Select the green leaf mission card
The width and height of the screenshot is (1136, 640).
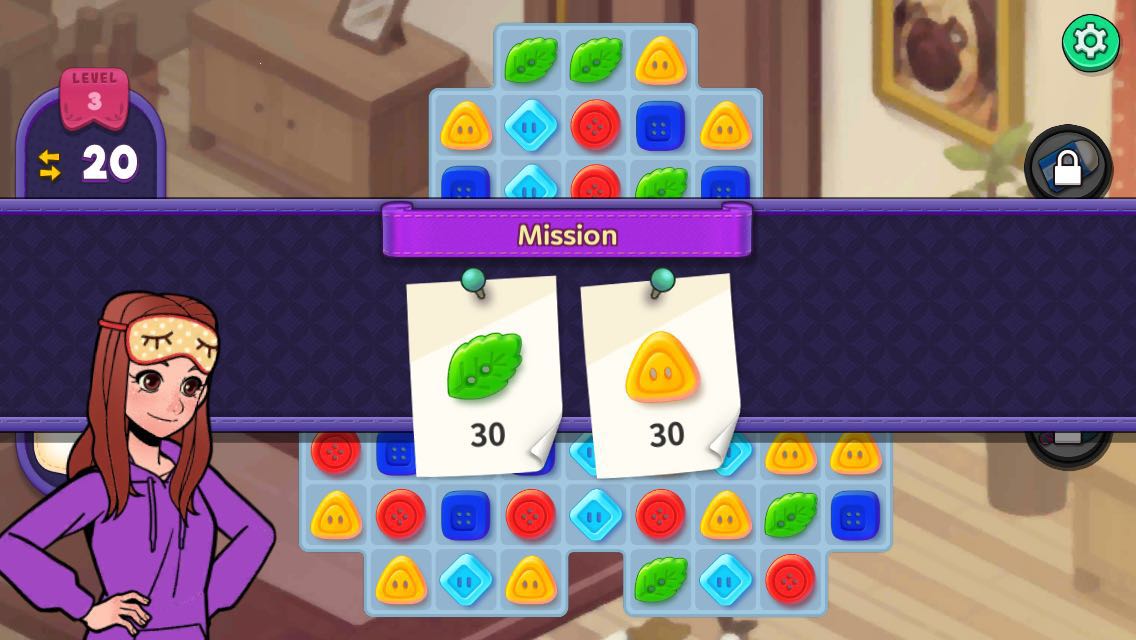485,376
